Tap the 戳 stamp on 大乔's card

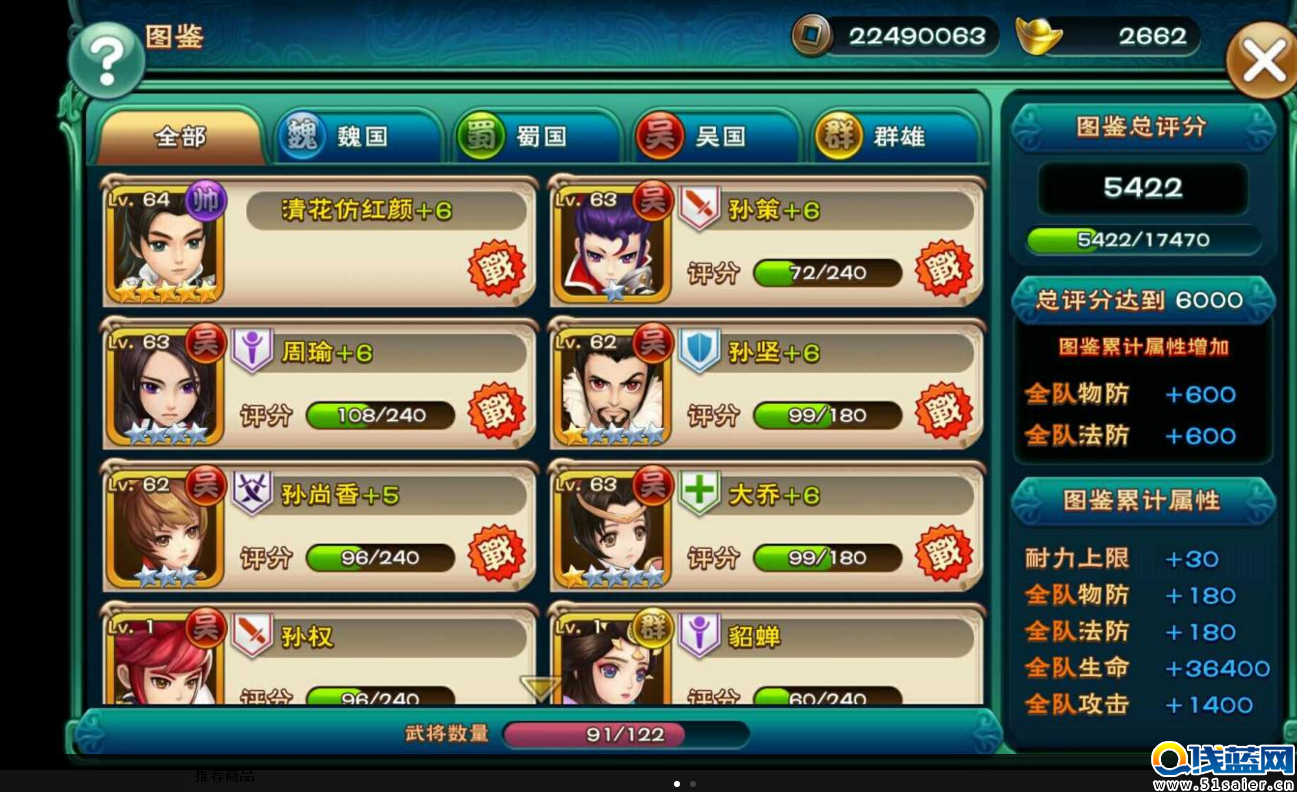[943, 553]
